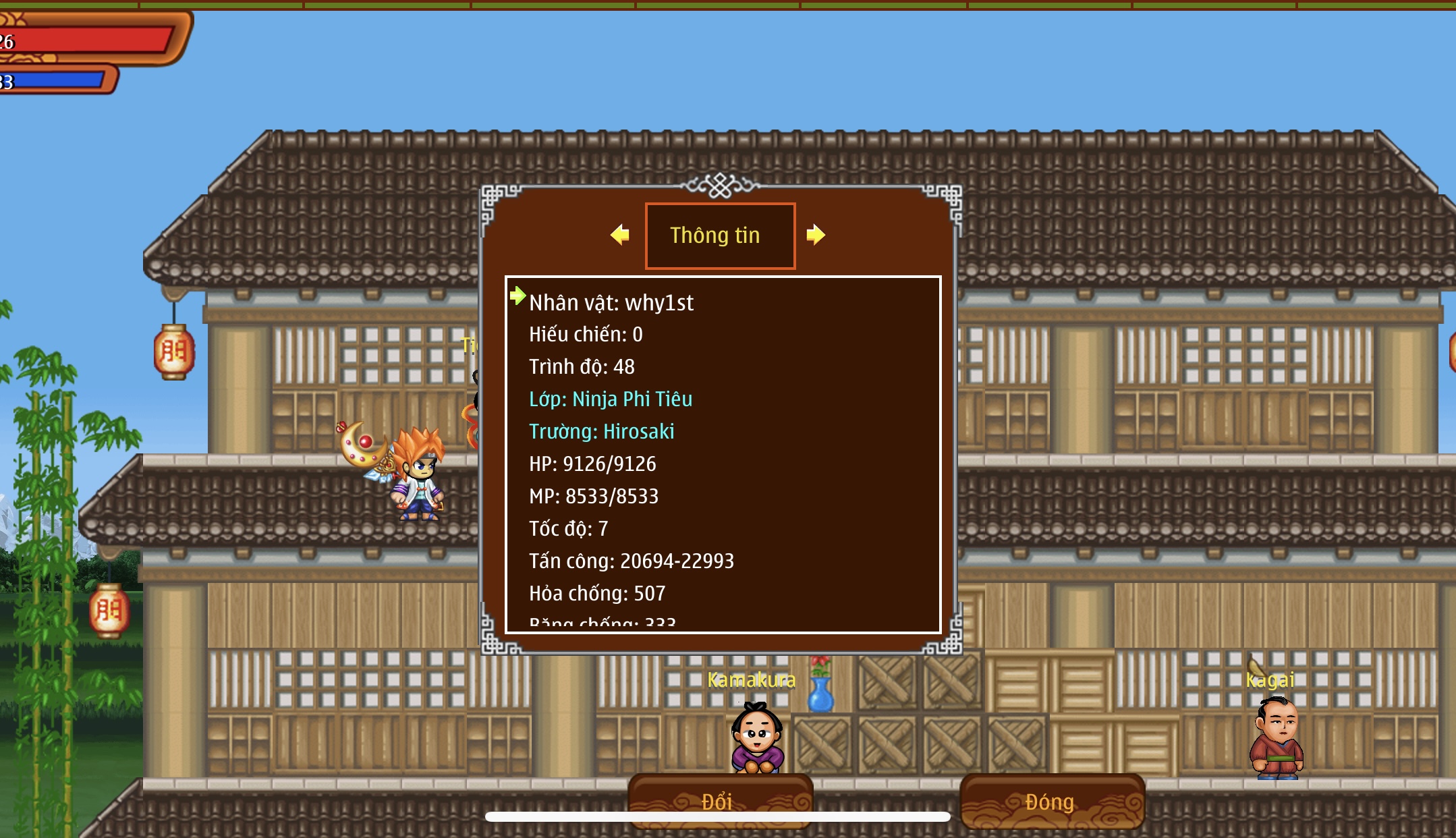Go to previous tab with left arrow
Viewport: 1456px width, 838px height.
[619, 235]
